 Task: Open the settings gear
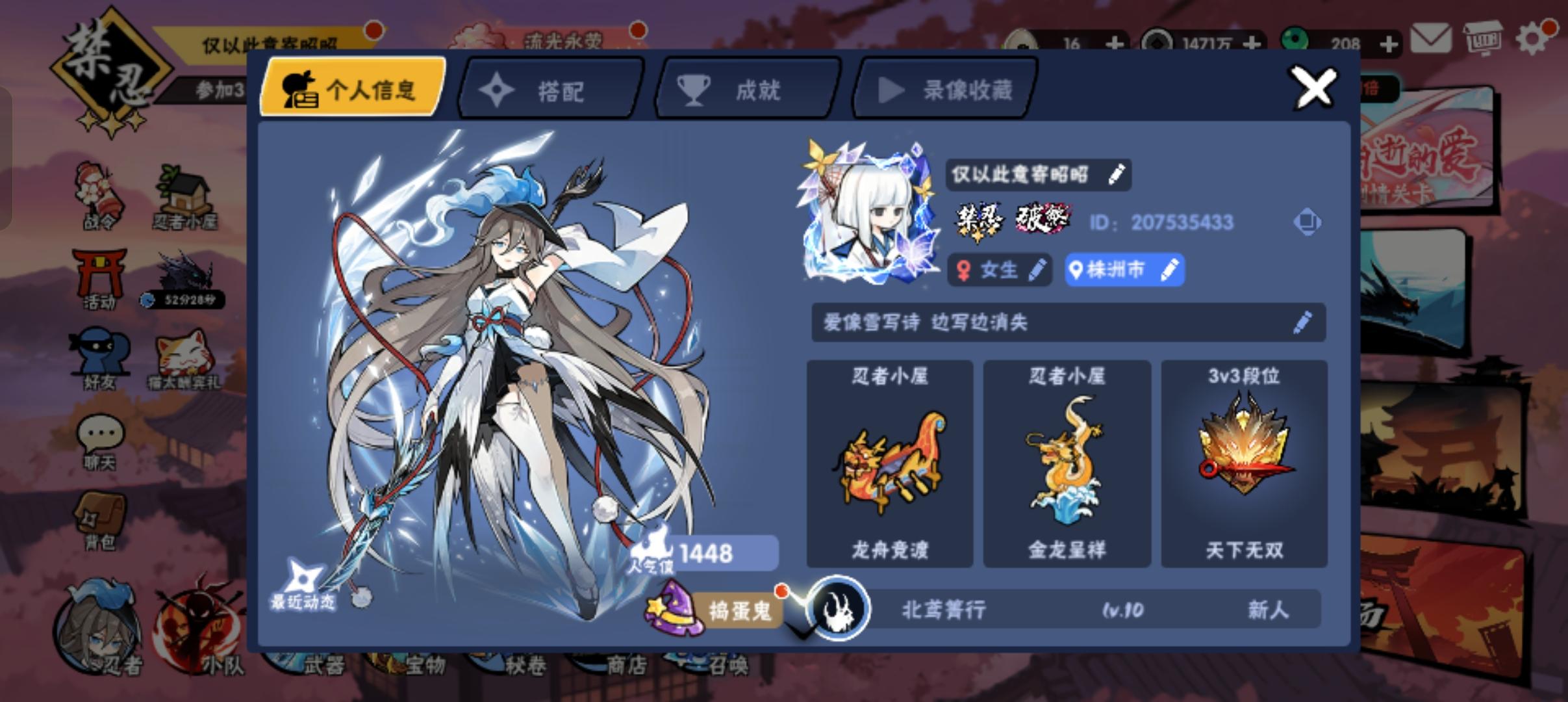[1533, 39]
